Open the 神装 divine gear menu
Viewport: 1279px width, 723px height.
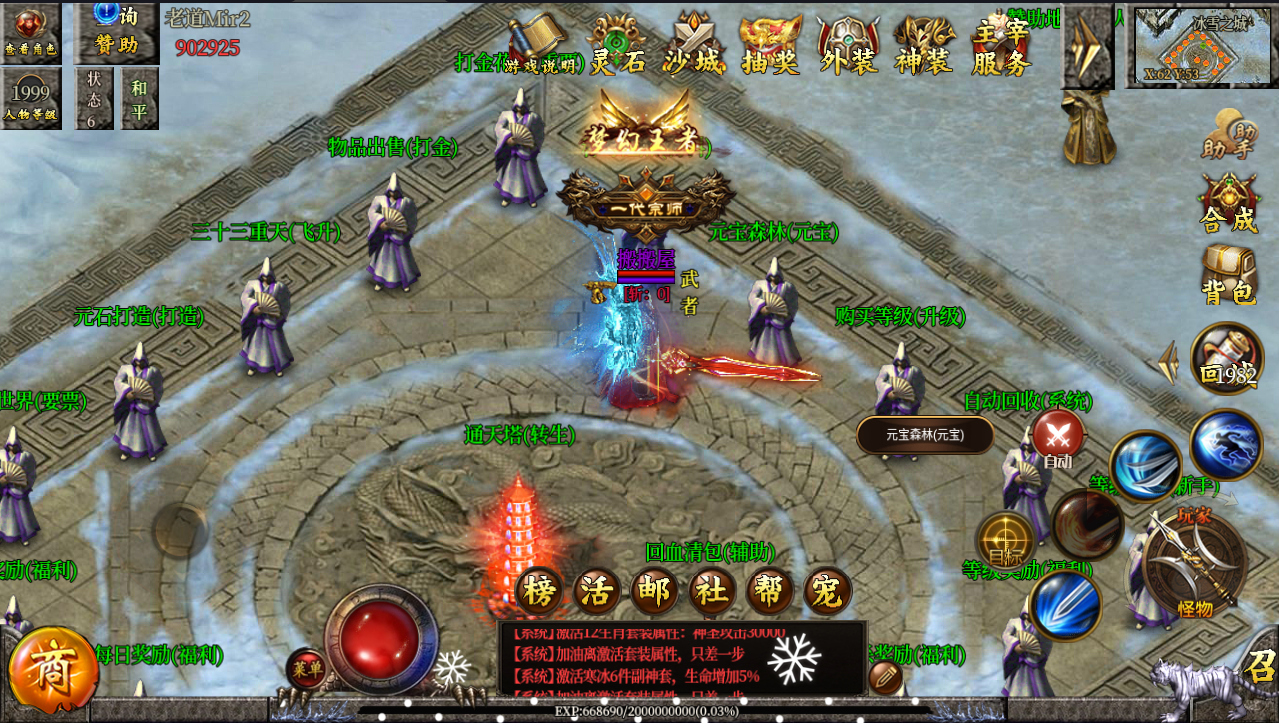(x=924, y=48)
